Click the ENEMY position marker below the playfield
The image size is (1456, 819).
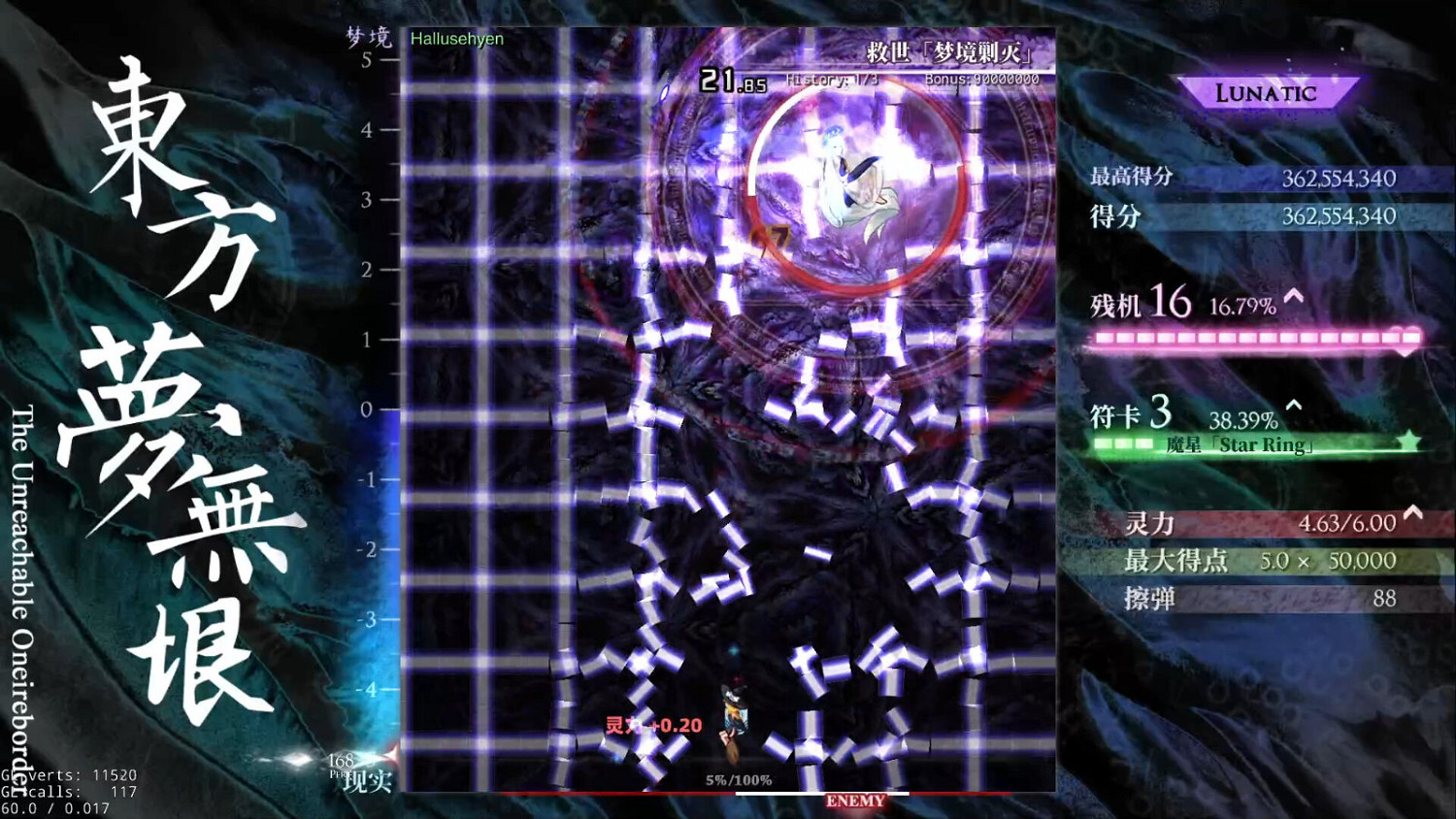click(855, 802)
